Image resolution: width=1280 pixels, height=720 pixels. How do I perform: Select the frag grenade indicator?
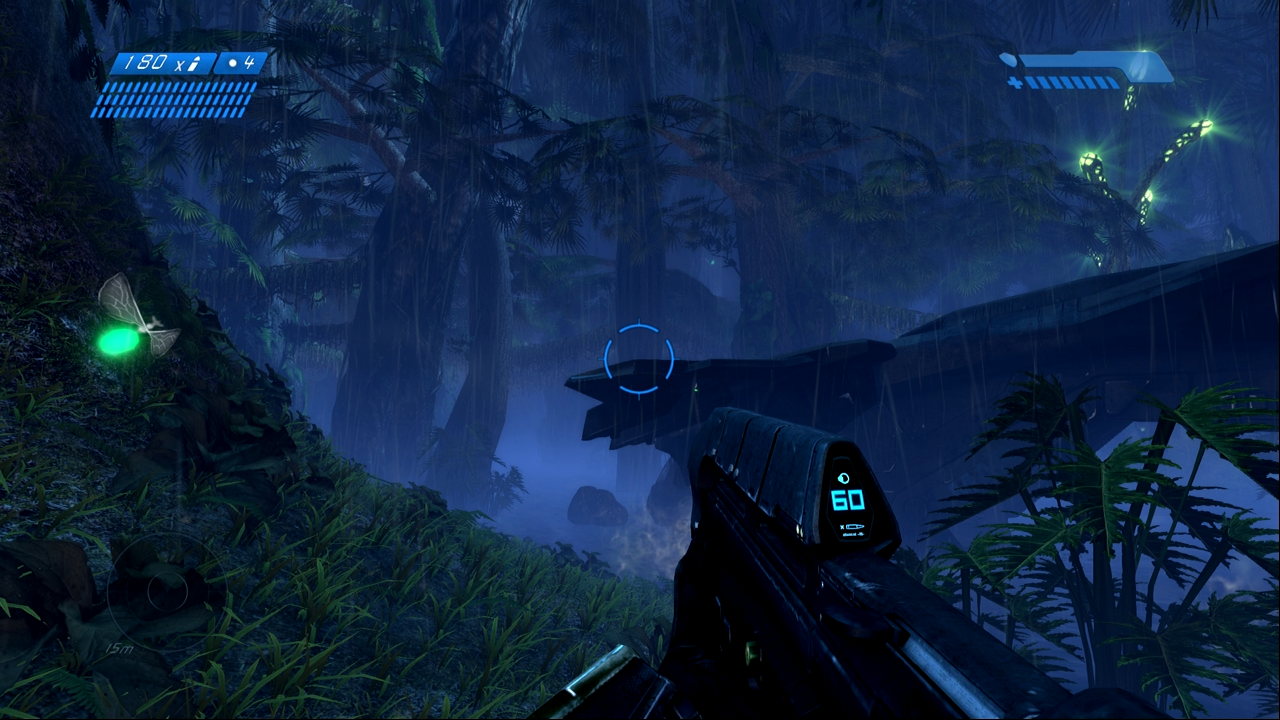click(x=242, y=63)
